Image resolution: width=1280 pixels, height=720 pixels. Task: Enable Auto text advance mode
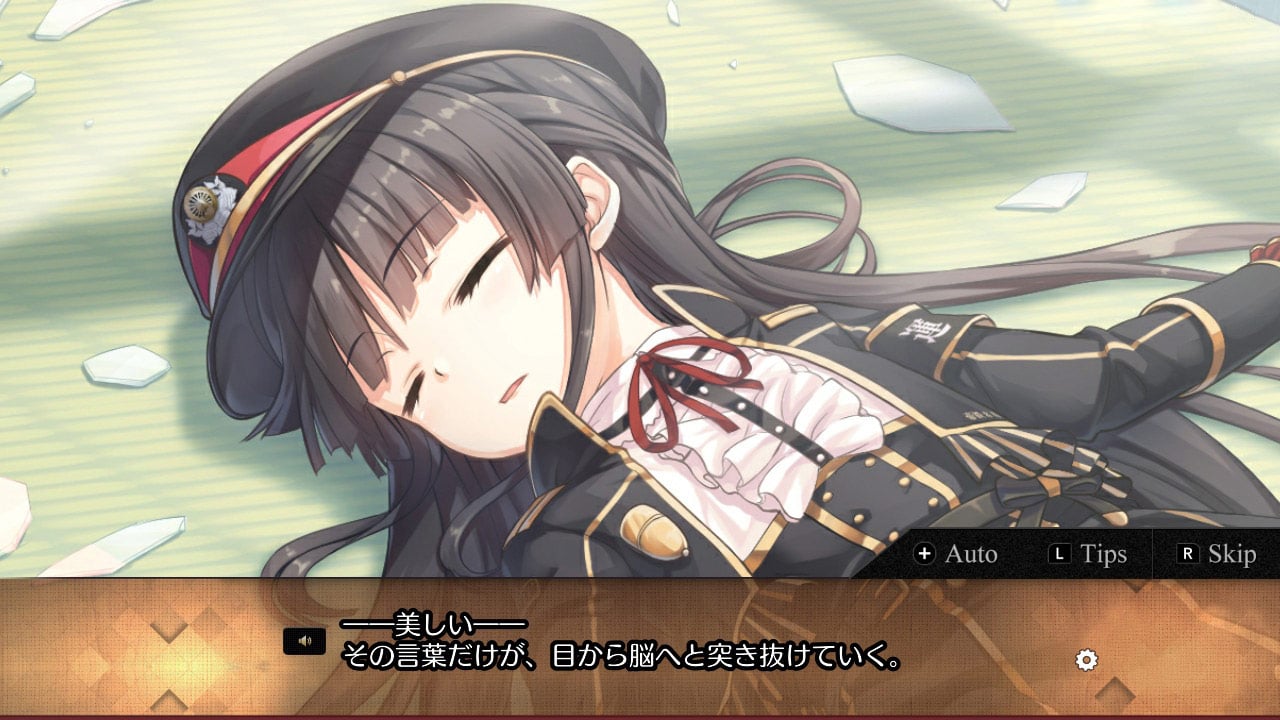[956, 554]
